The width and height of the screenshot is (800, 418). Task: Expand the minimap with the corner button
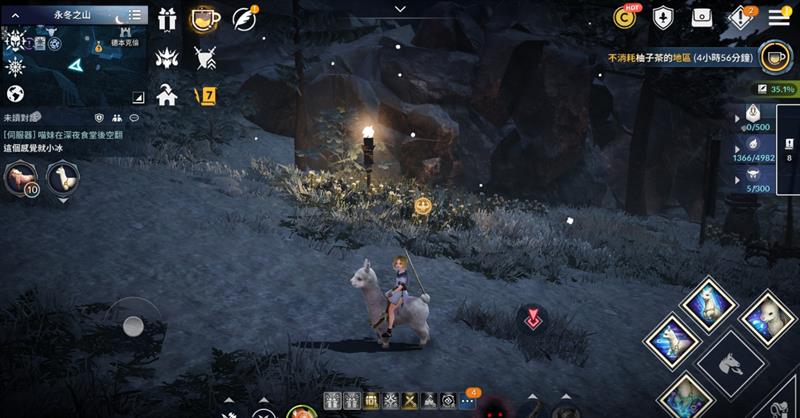pos(138,97)
